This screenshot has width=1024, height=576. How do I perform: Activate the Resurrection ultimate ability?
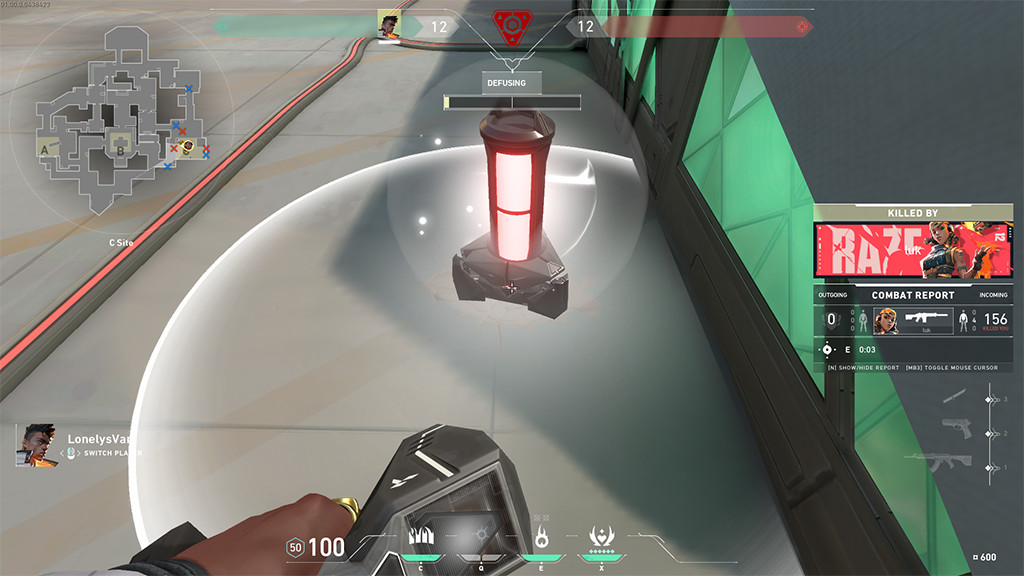[603, 536]
